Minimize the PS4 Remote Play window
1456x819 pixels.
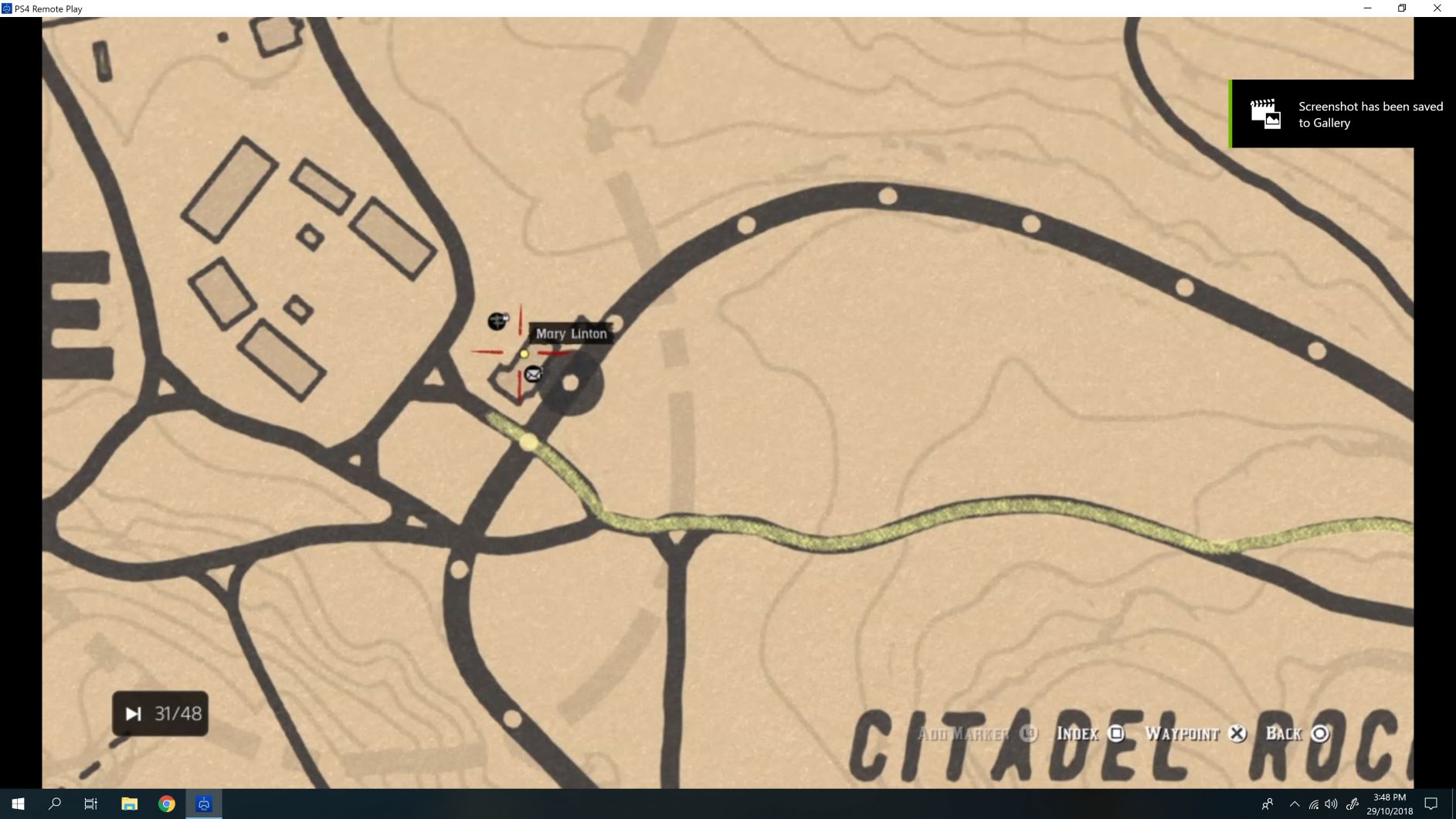1368,8
